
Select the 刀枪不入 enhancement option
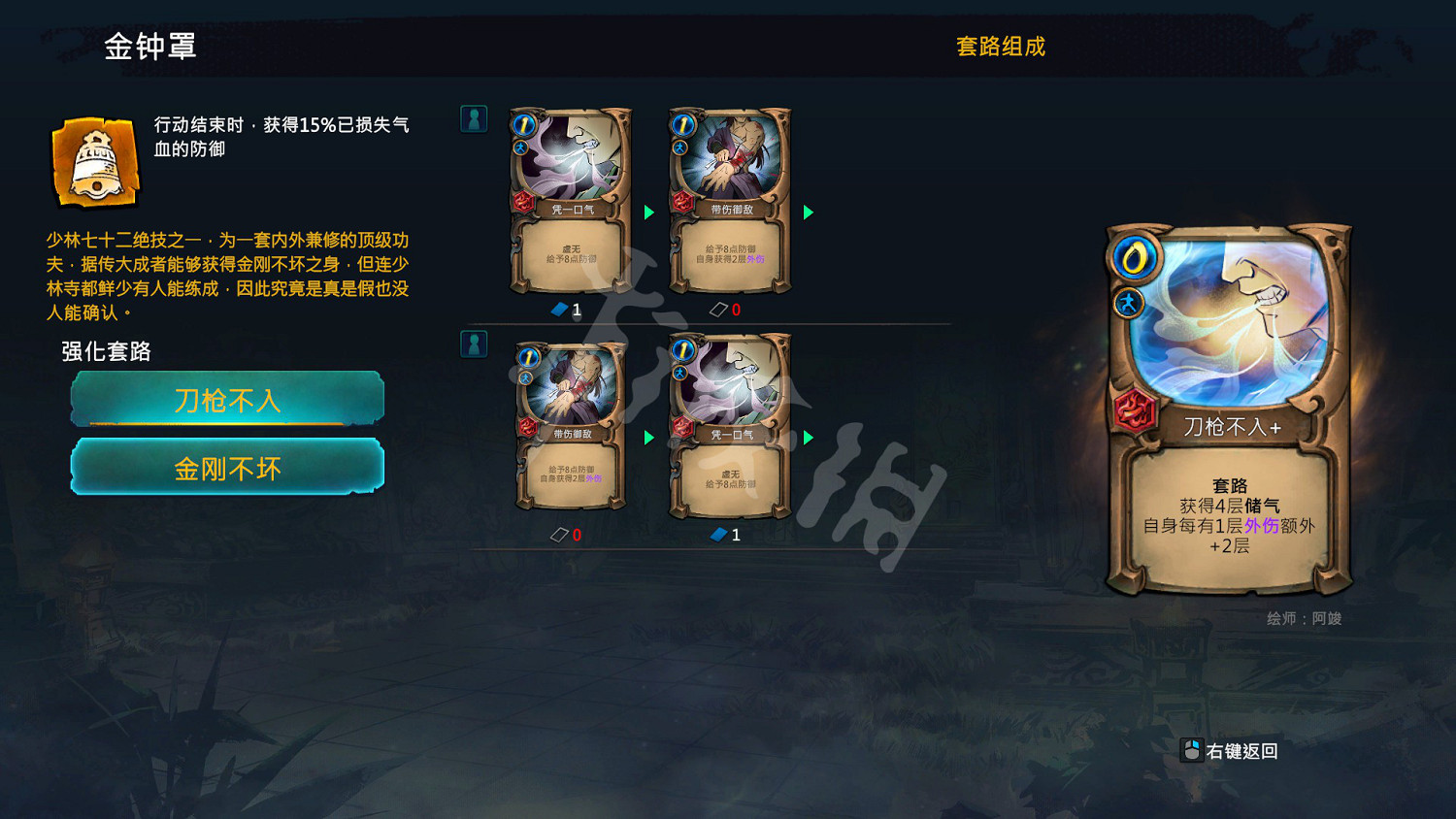[x=226, y=400]
